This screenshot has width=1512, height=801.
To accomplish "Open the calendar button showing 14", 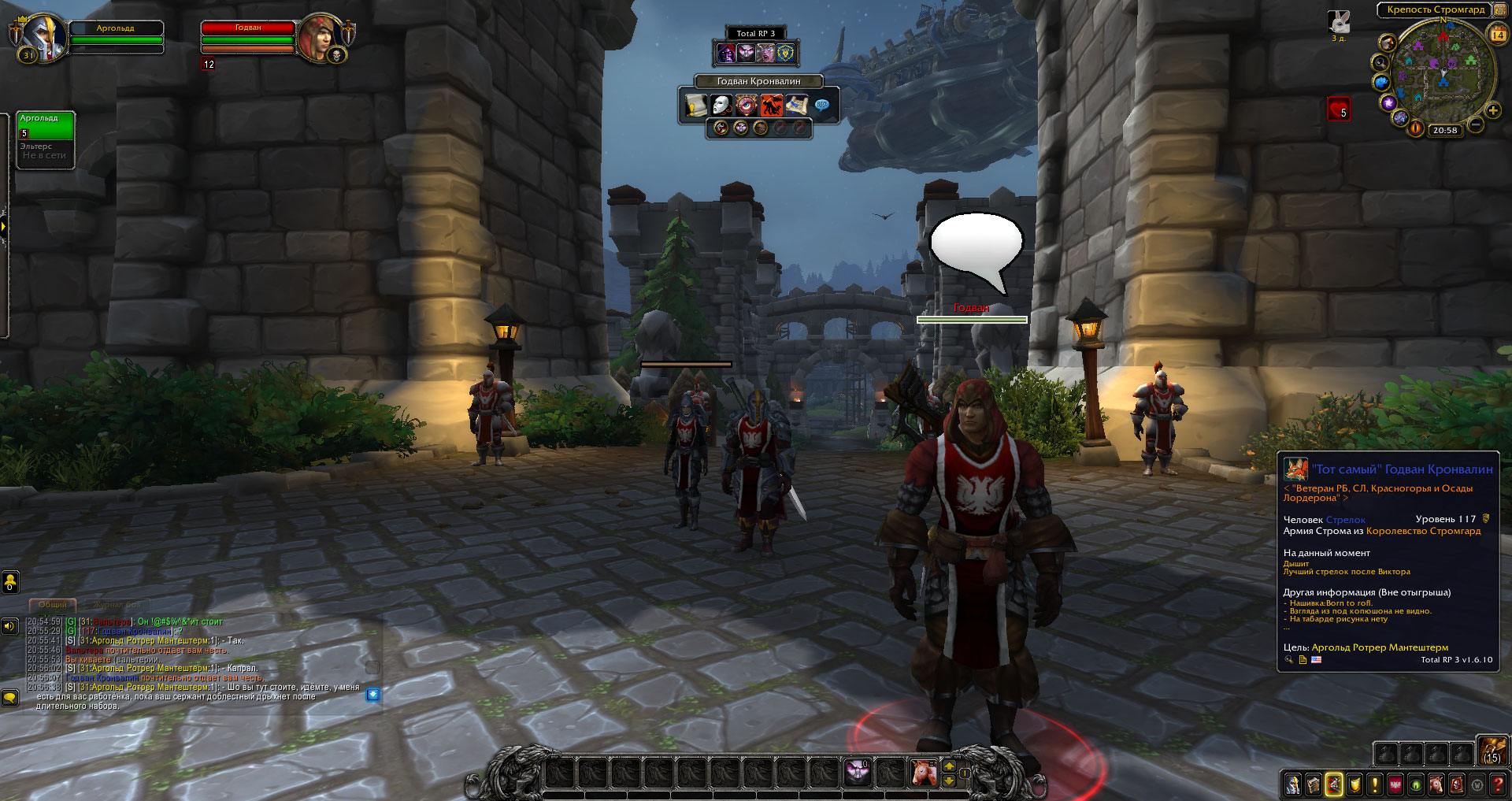I will (1498, 34).
